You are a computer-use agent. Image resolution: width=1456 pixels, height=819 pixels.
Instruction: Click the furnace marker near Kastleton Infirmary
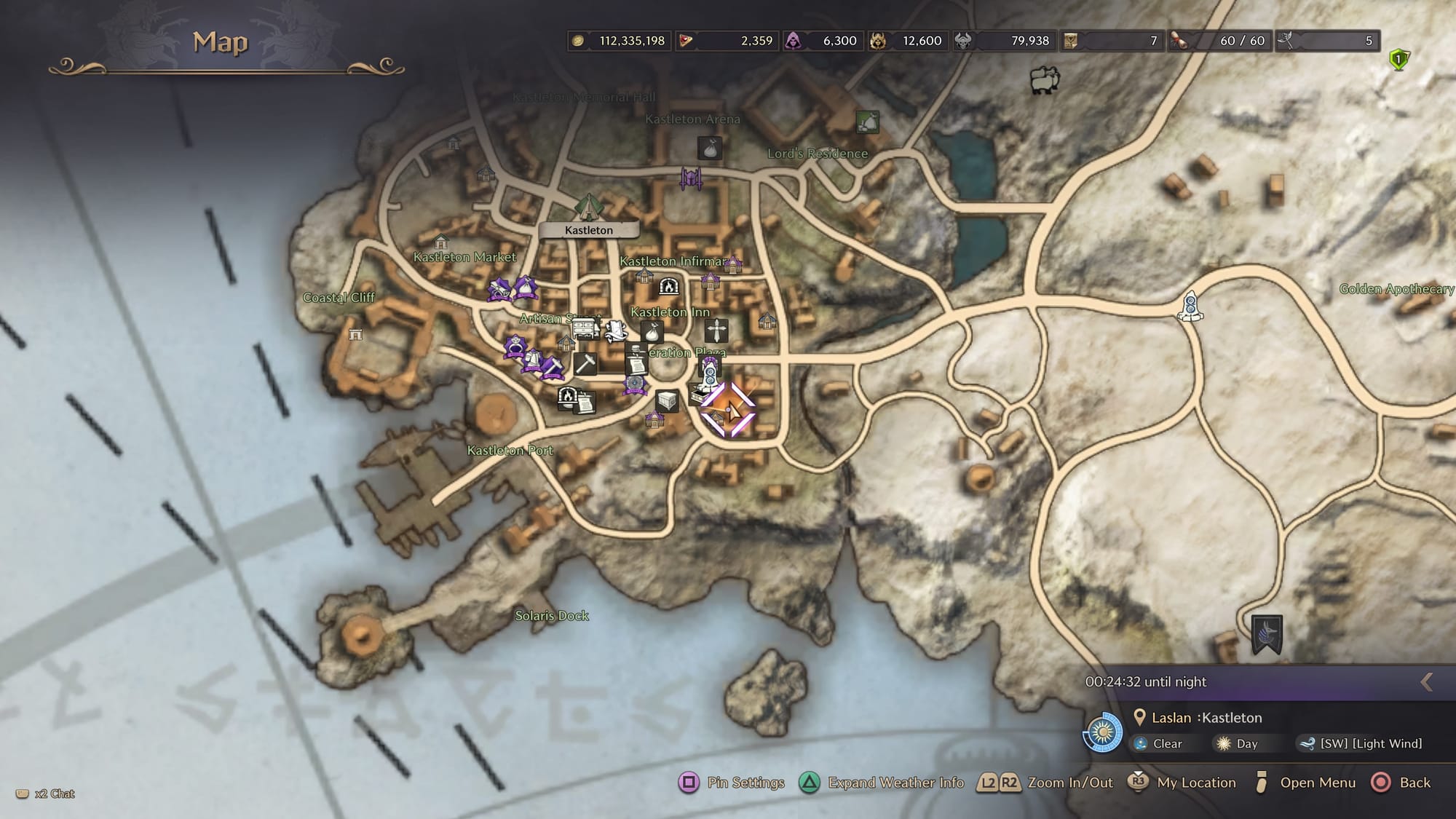tap(668, 286)
